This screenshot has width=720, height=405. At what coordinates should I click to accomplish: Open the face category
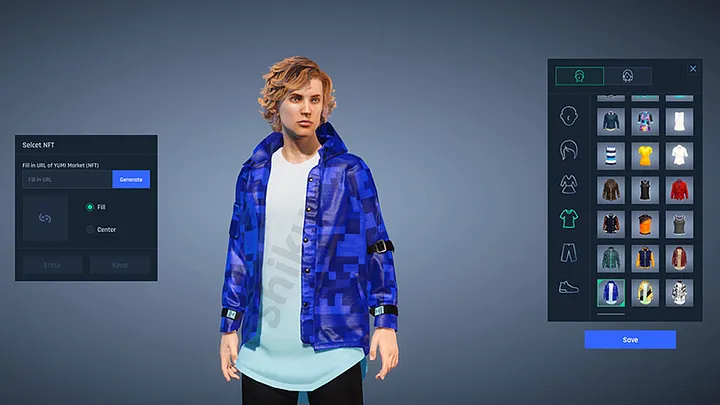click(x=570, y=115)
